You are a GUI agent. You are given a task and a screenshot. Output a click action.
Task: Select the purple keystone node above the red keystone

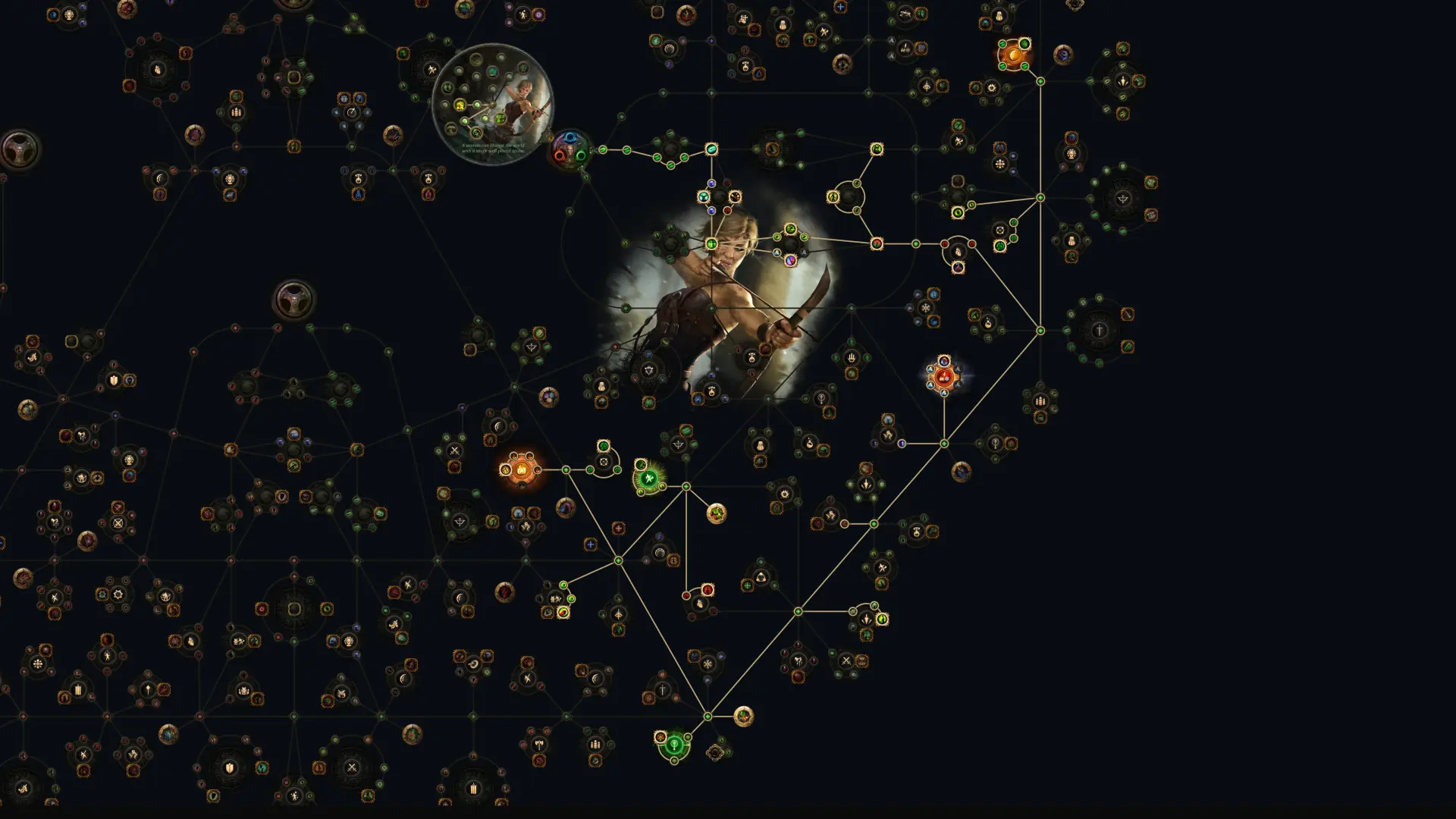pyautogui.click(x=944, y=361)
